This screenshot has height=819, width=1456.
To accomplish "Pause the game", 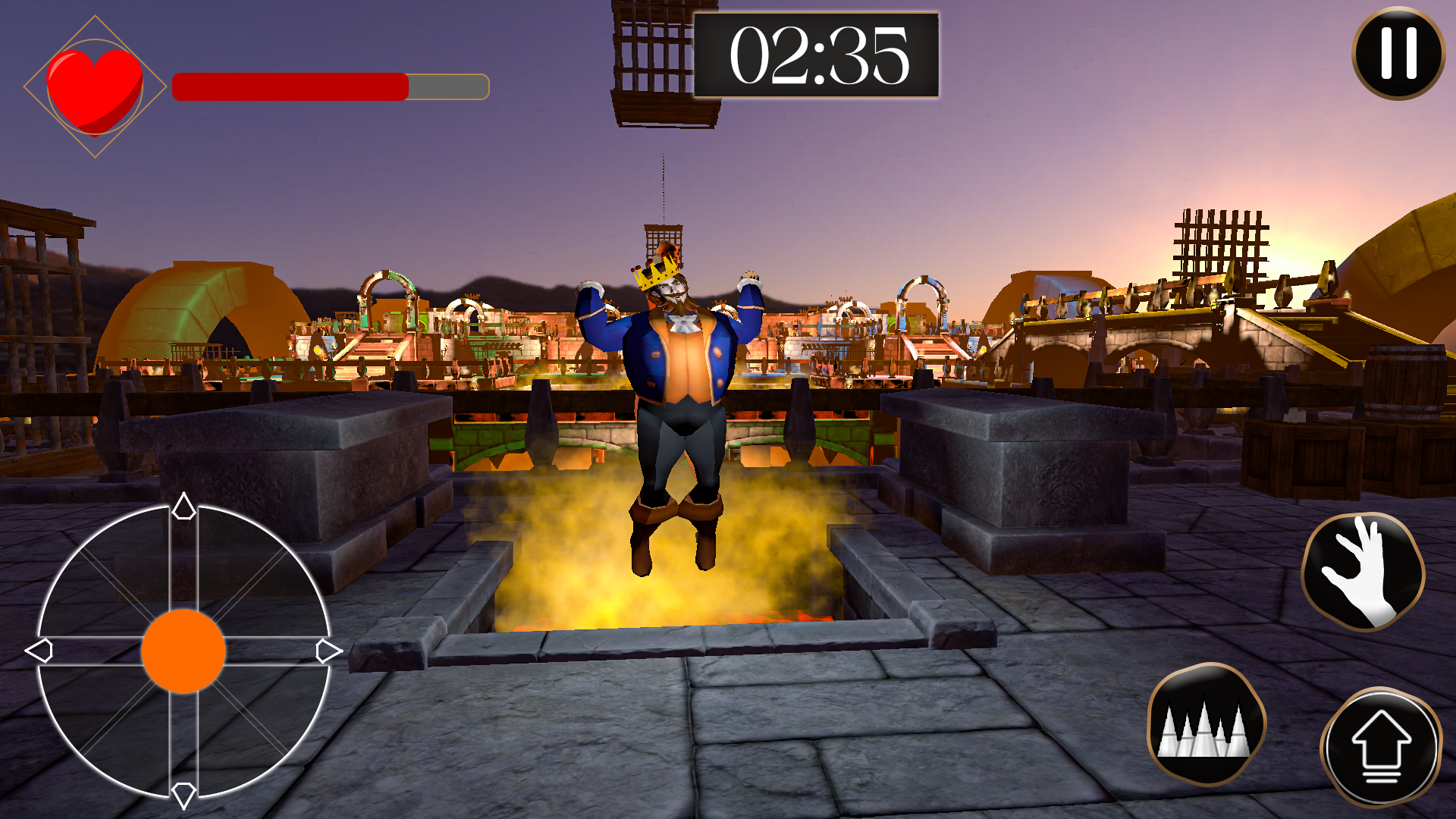I will (x=1399, y=55).
